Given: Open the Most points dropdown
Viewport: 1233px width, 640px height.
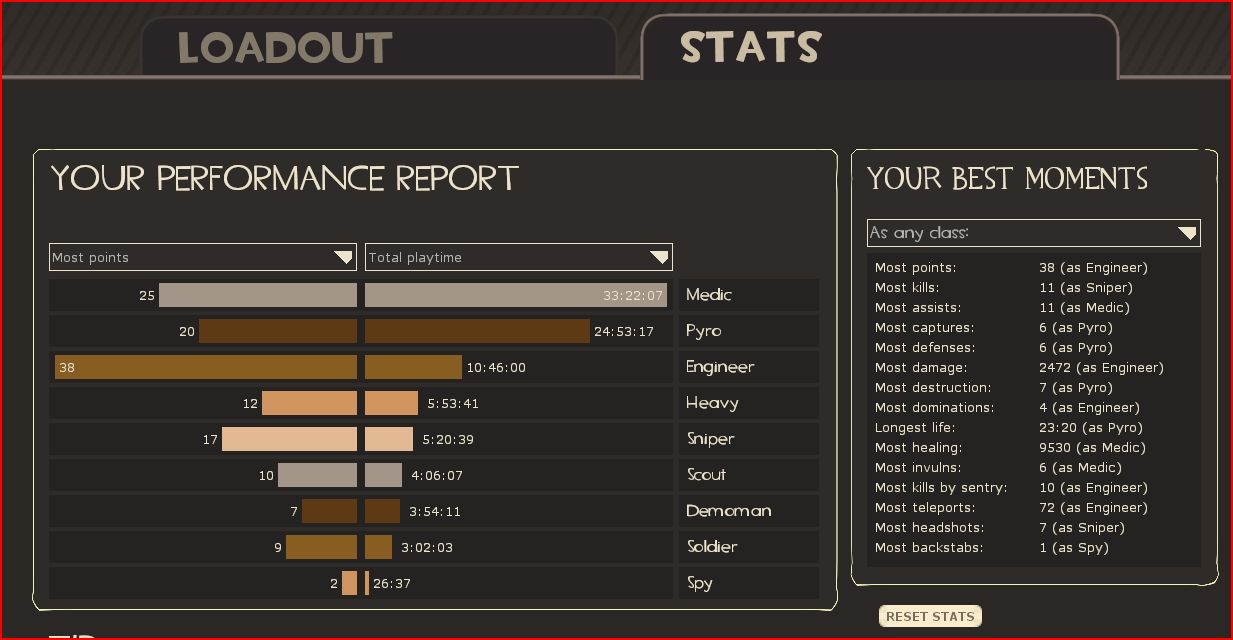Looking at the screenshot, I should (202, 257).
